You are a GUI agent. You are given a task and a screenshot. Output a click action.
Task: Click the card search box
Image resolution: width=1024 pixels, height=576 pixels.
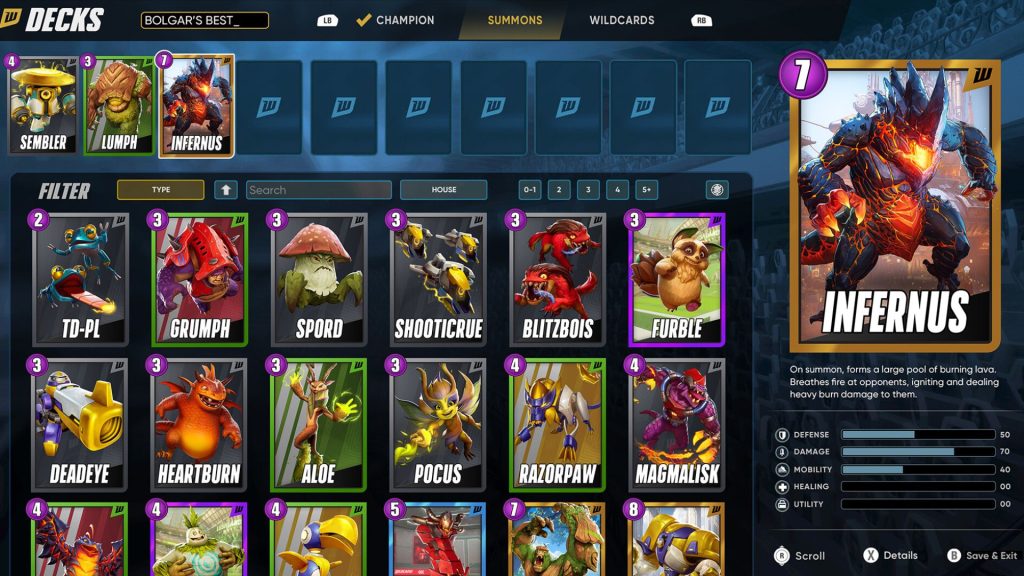(x=318, y=190)
